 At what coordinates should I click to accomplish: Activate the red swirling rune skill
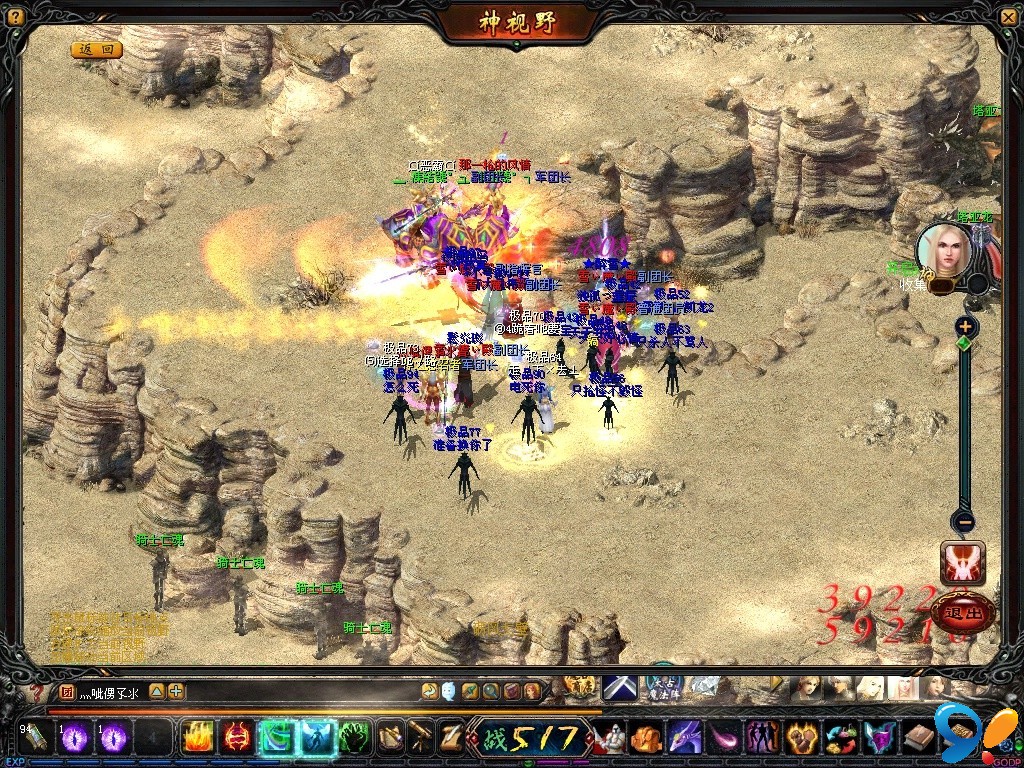tap(237, 738)
